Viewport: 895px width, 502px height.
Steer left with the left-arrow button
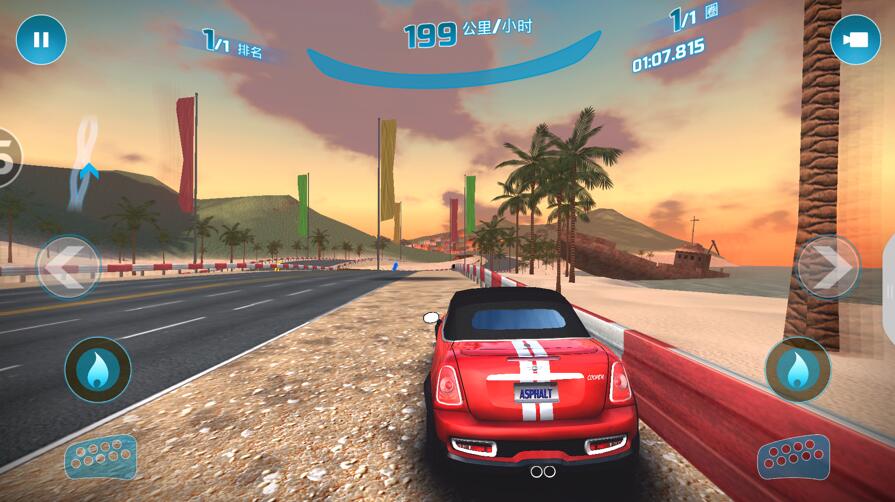pyautogui.click(x=68, y=267)
